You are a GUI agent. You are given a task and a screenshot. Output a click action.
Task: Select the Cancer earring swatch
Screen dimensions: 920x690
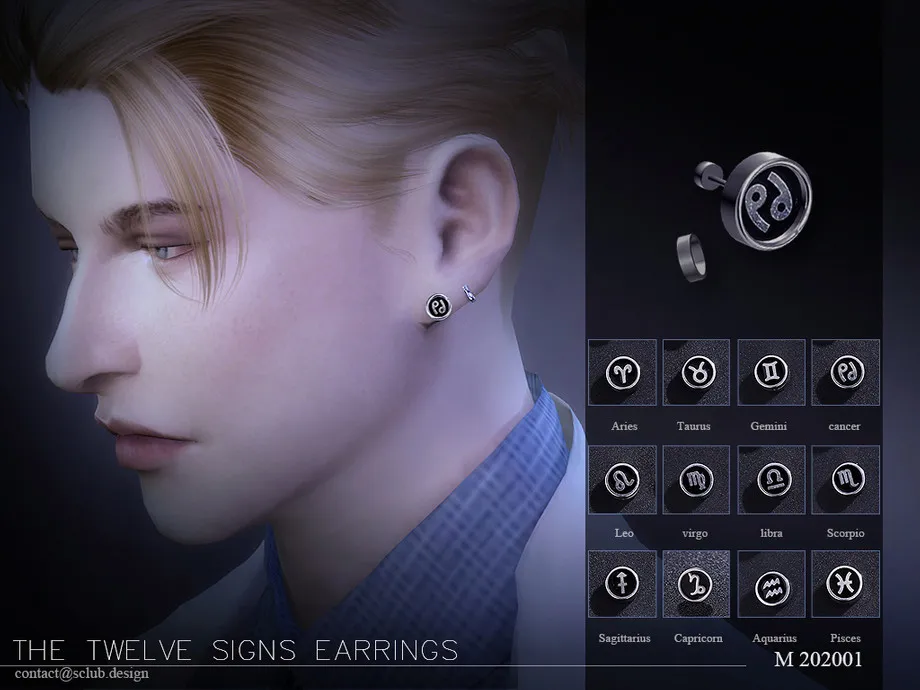(x=845, y=373)
